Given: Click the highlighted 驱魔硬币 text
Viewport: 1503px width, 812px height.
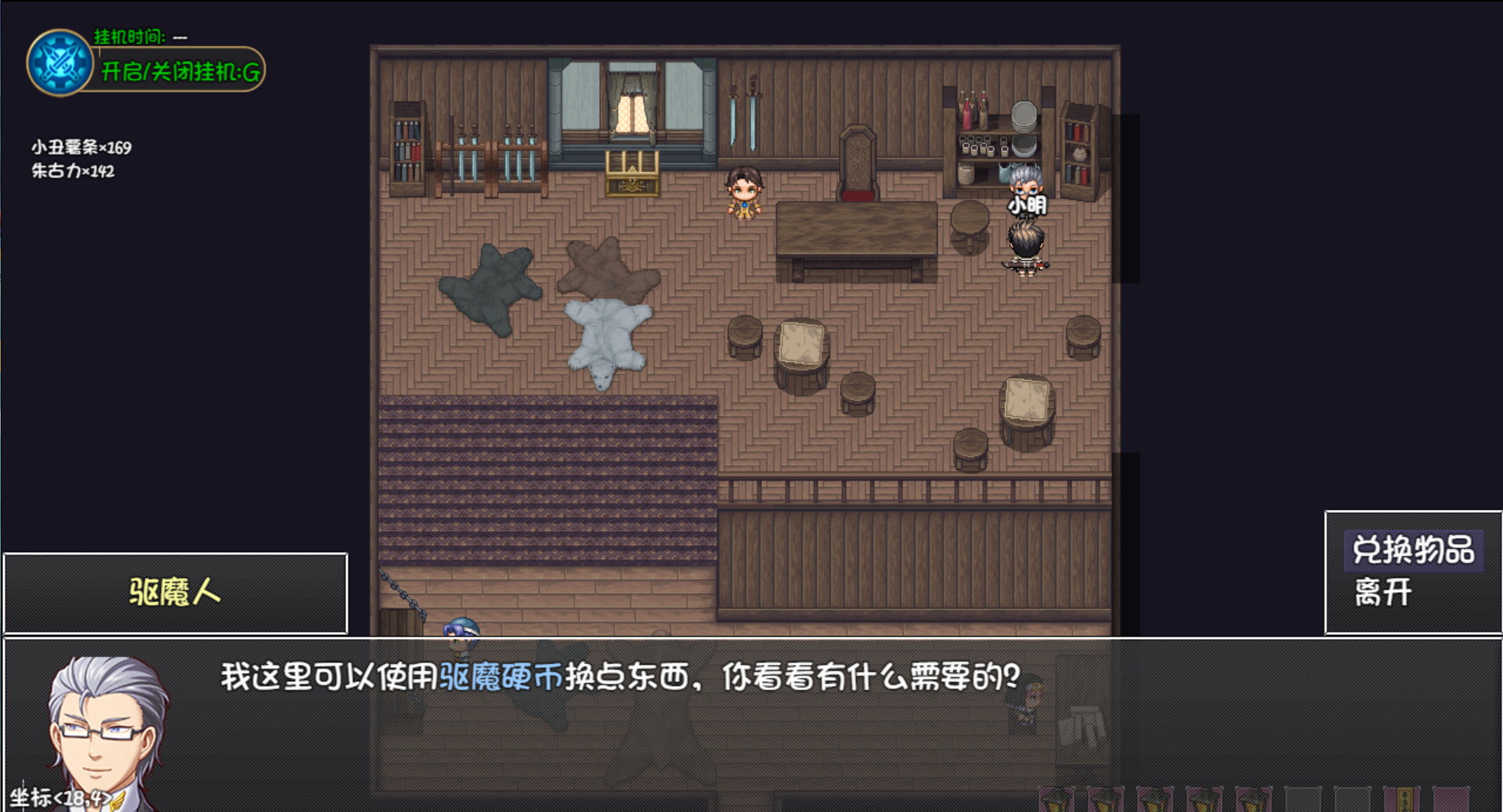Looking at the screenshot, I should tap(500, 678).
